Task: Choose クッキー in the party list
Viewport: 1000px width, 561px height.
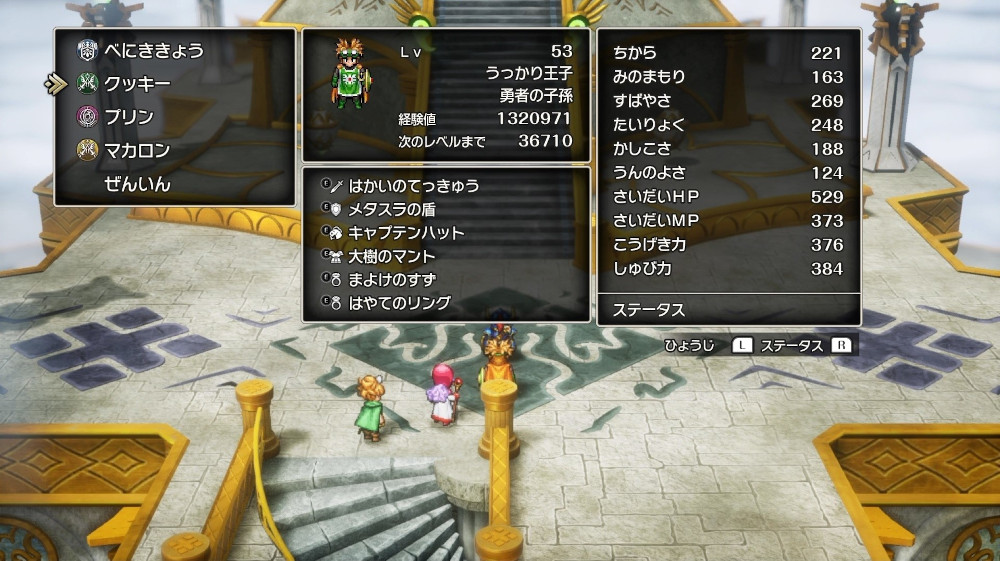Action: tap(137, 83)
